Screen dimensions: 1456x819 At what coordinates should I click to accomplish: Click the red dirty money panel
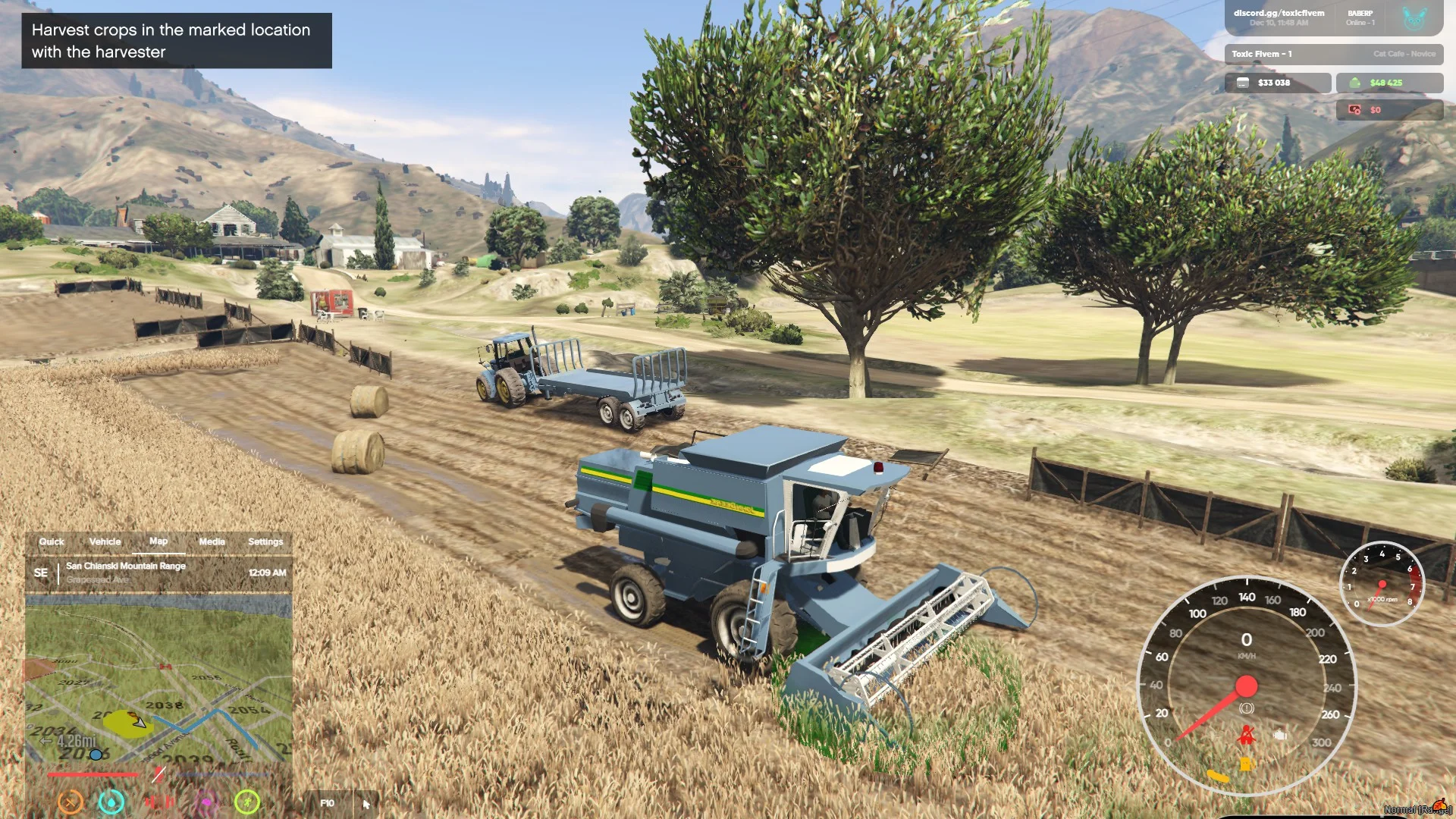tap(1389, 110)
